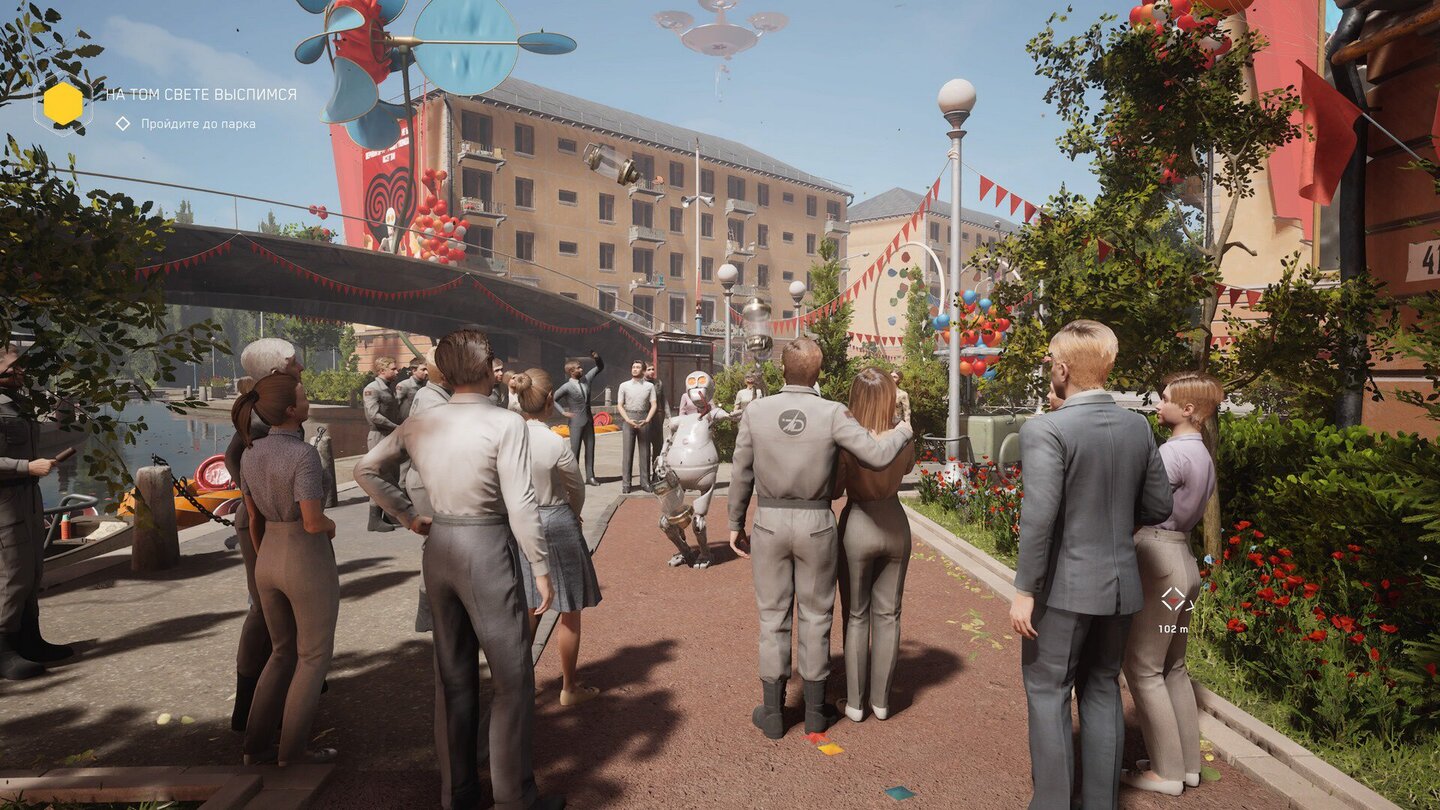Click the yellow hexagon quest icon

(63, 104)
